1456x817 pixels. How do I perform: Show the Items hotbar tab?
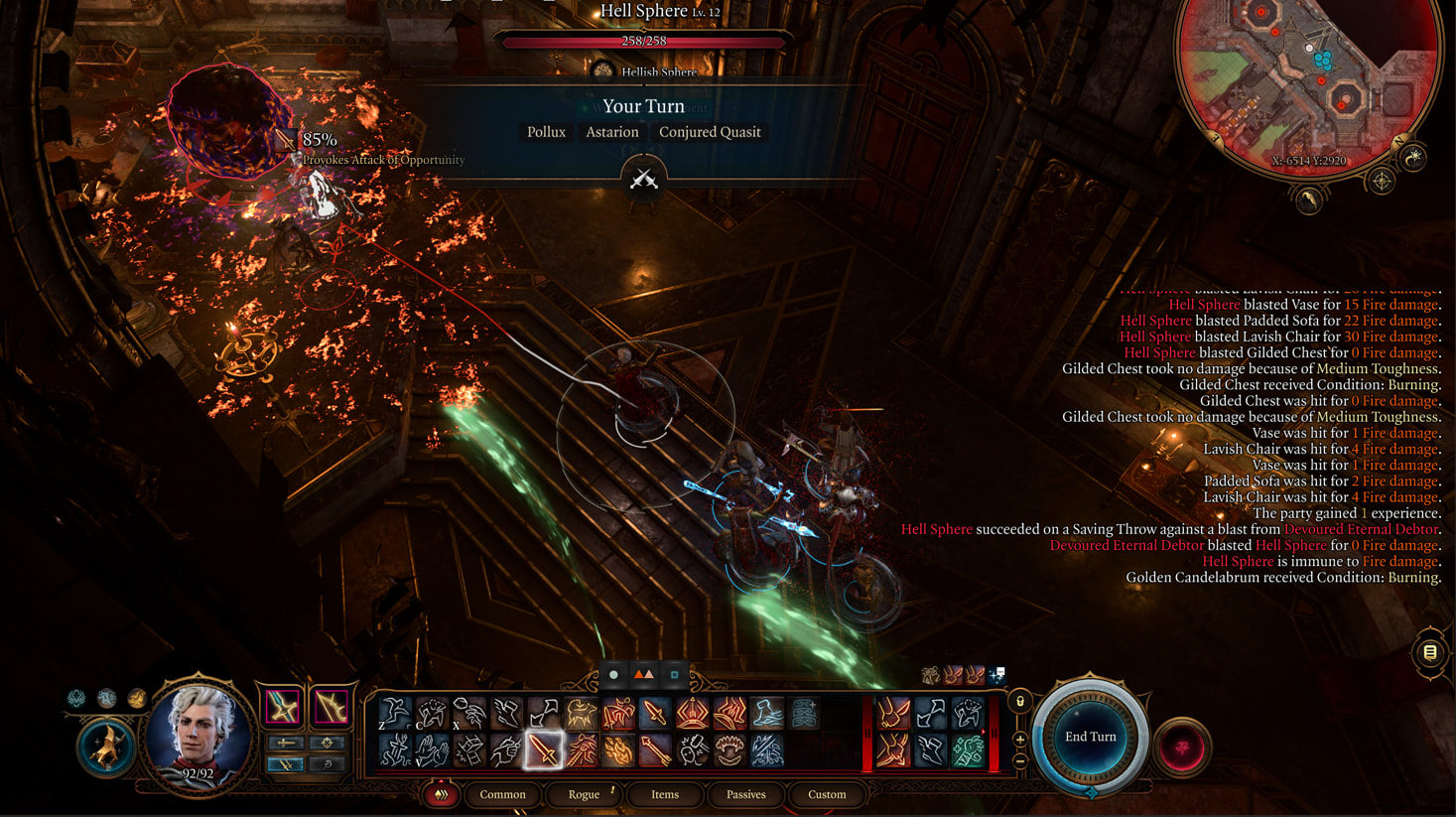pos(665,794)
